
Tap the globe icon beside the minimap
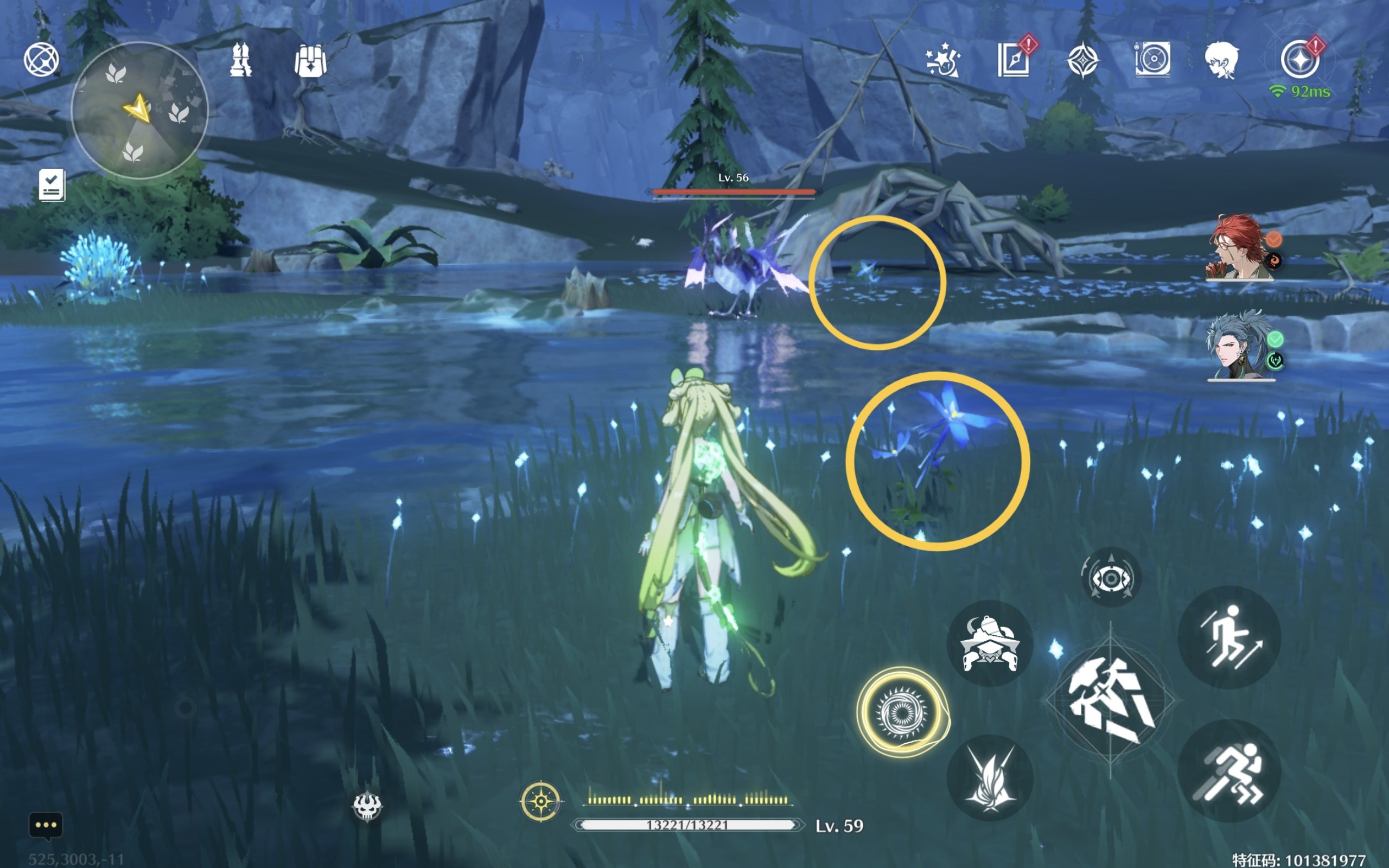click(41, 59)
